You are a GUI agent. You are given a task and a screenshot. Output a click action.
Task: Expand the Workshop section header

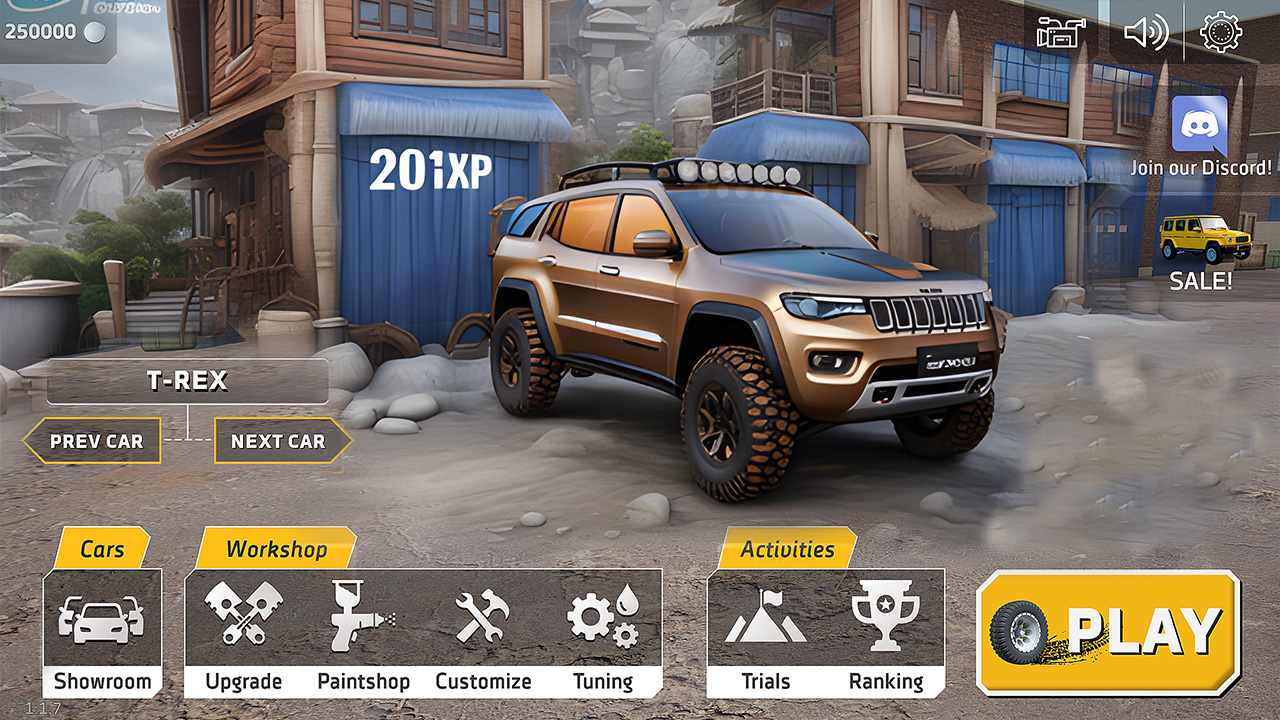point(275,549)
